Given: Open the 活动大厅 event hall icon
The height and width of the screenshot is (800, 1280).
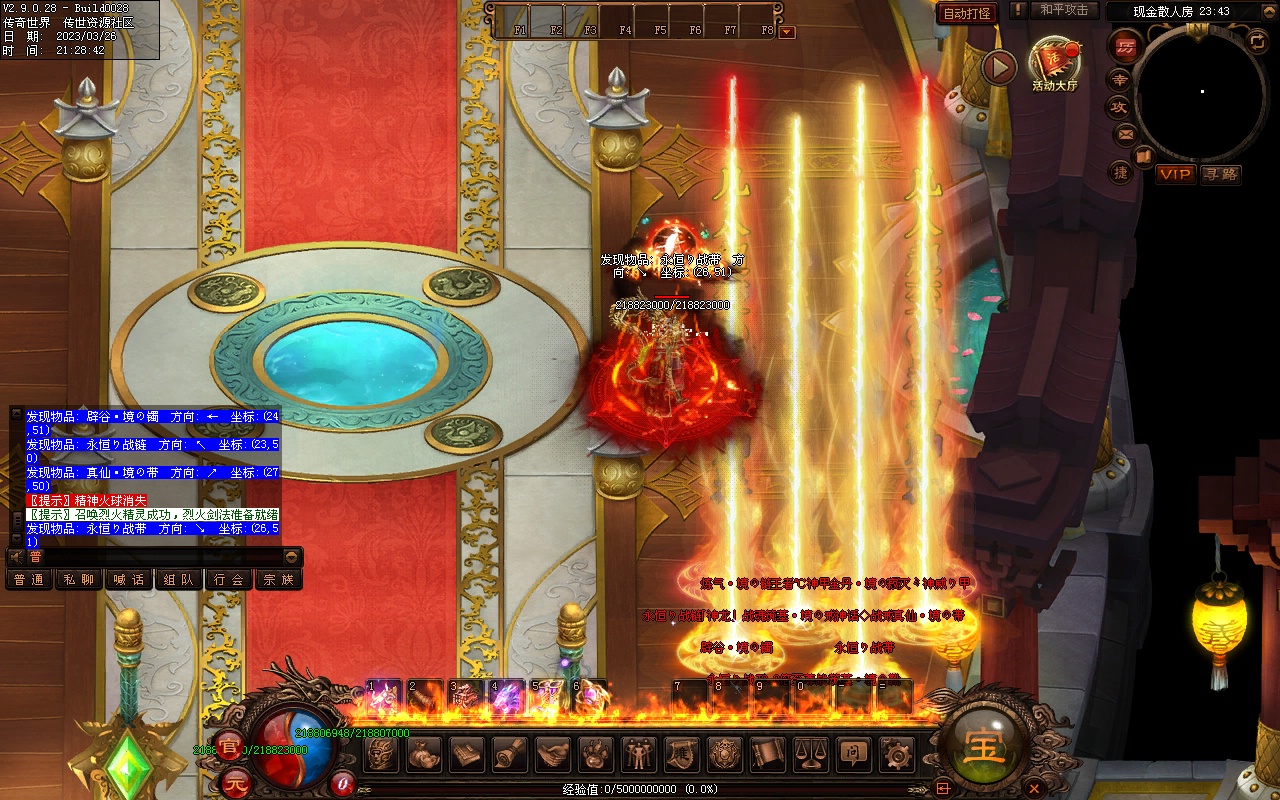Looking at the screenshot, I should point(1054,64).
